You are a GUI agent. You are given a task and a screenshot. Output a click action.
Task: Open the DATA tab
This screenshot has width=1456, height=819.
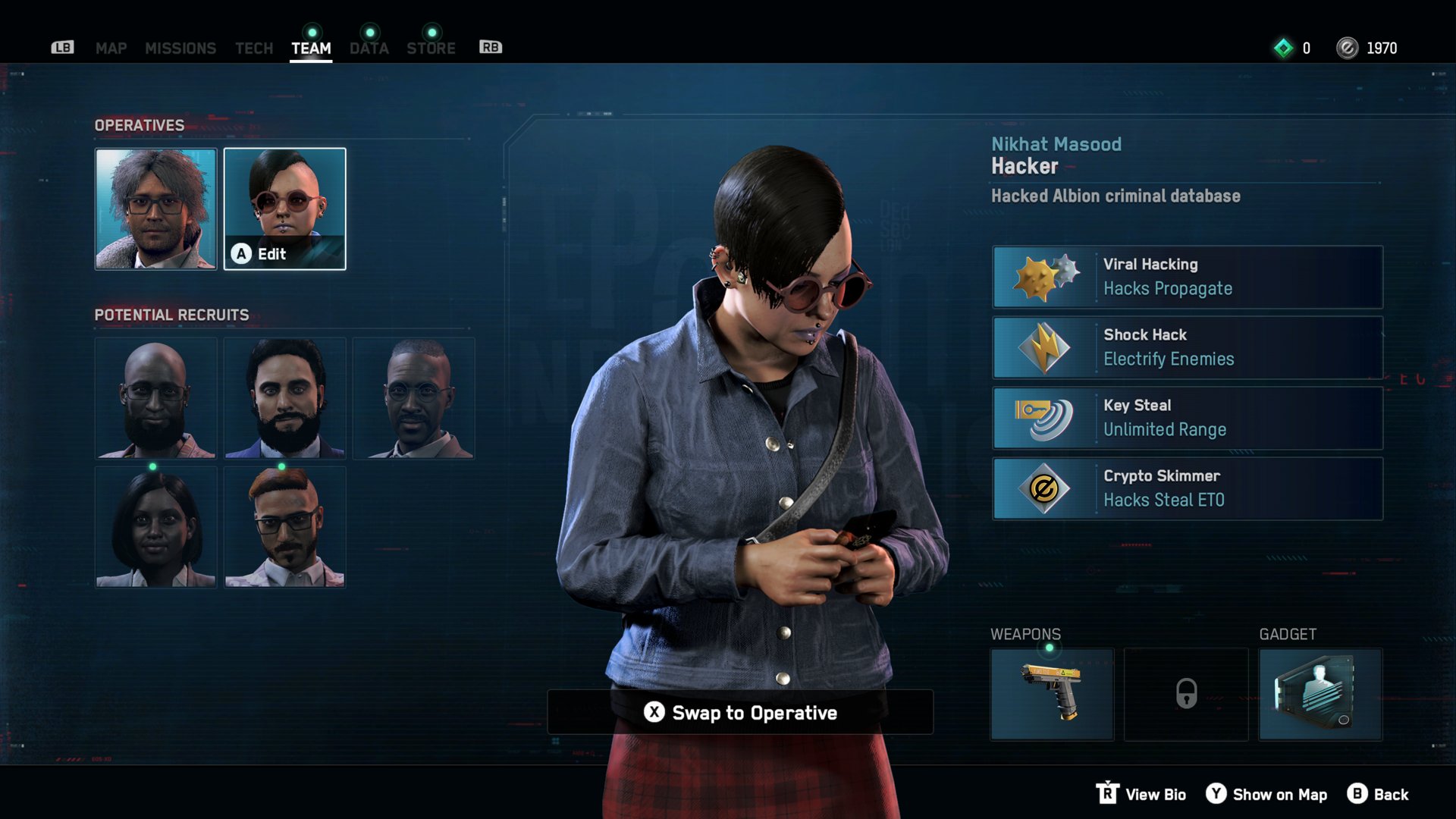coord(369,49)
